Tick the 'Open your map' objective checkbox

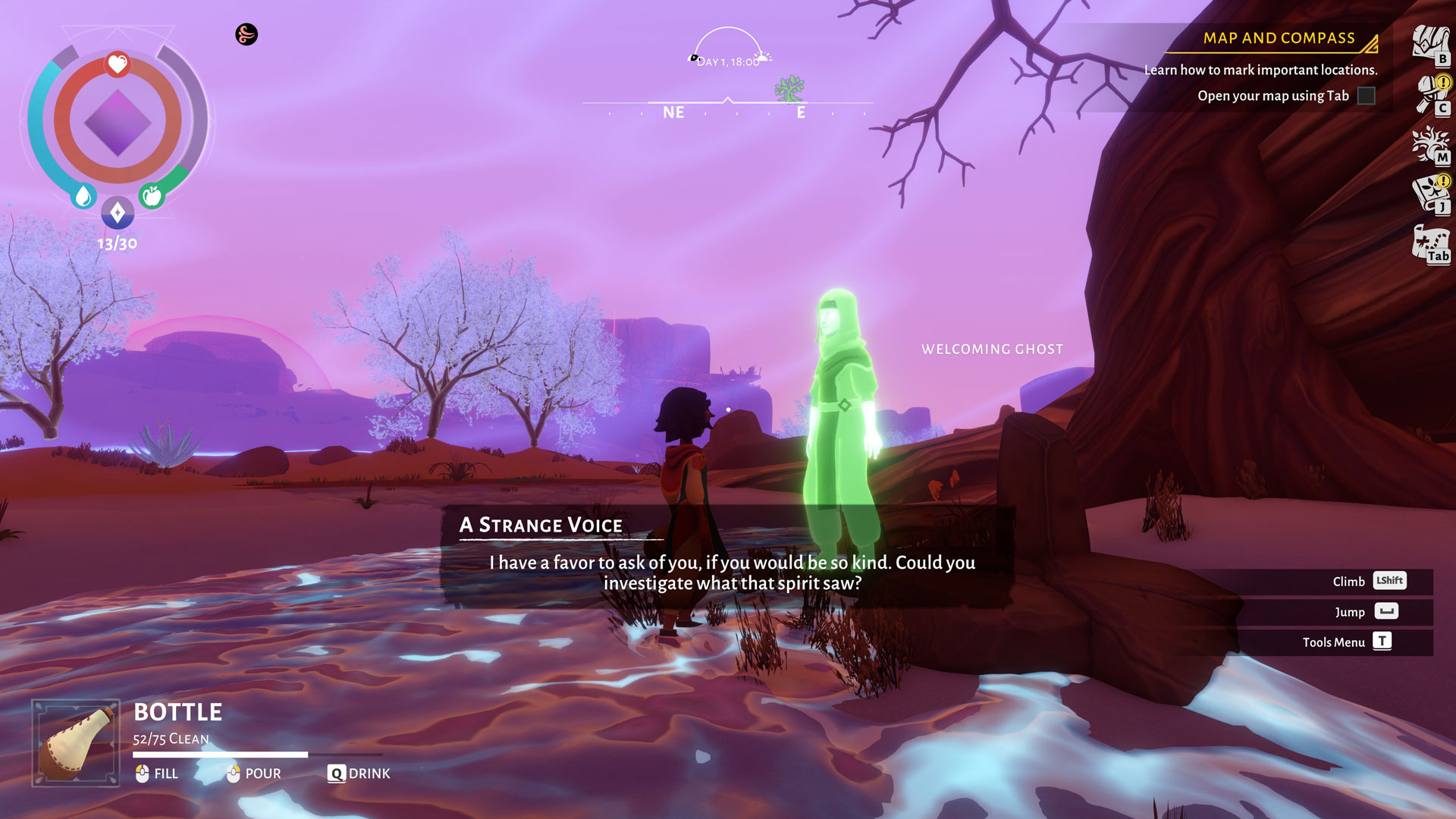(1366, 96)
